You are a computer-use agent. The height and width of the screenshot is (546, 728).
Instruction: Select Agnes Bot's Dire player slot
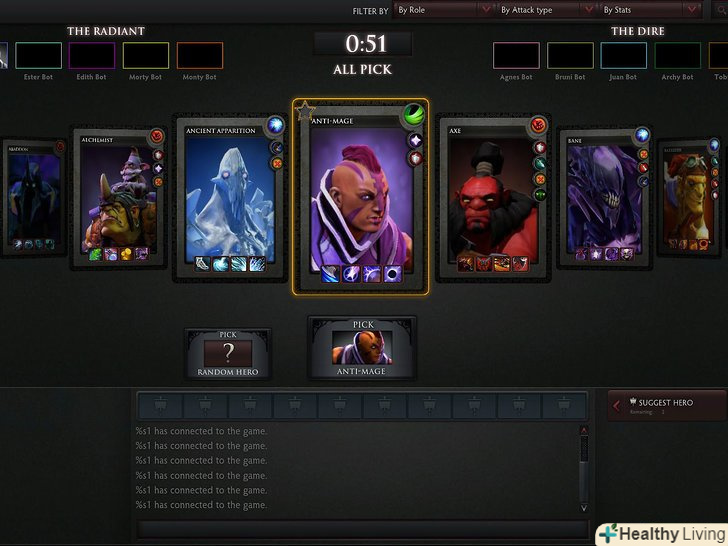(516, 55)
